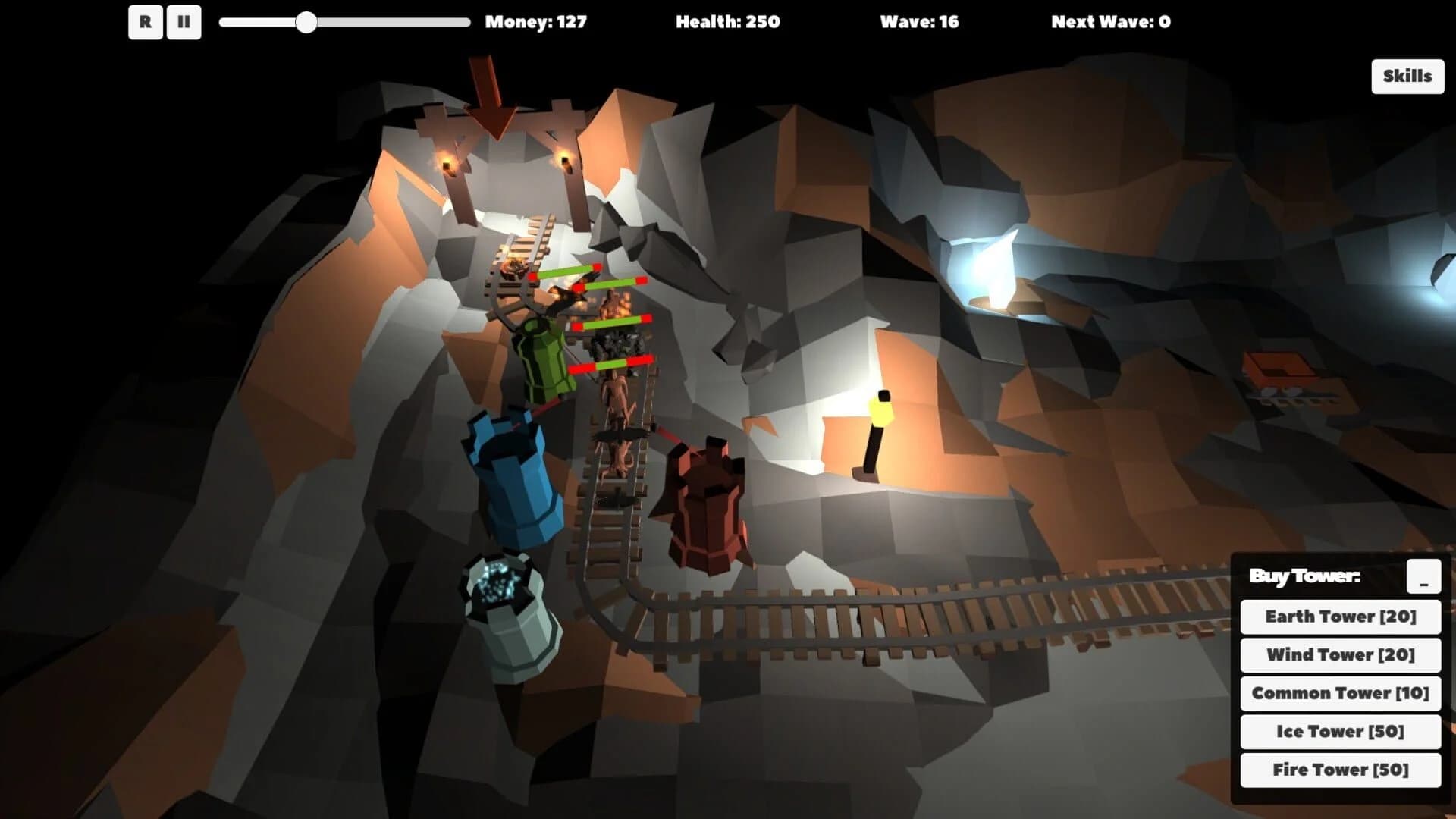
Task: Buy a Common Tower for 10
Action: (x=1339, y=692)
